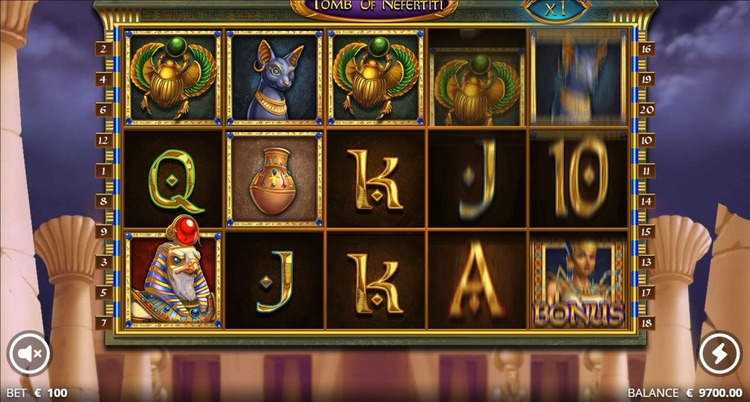Select payline marker number 20

[646, 109]
